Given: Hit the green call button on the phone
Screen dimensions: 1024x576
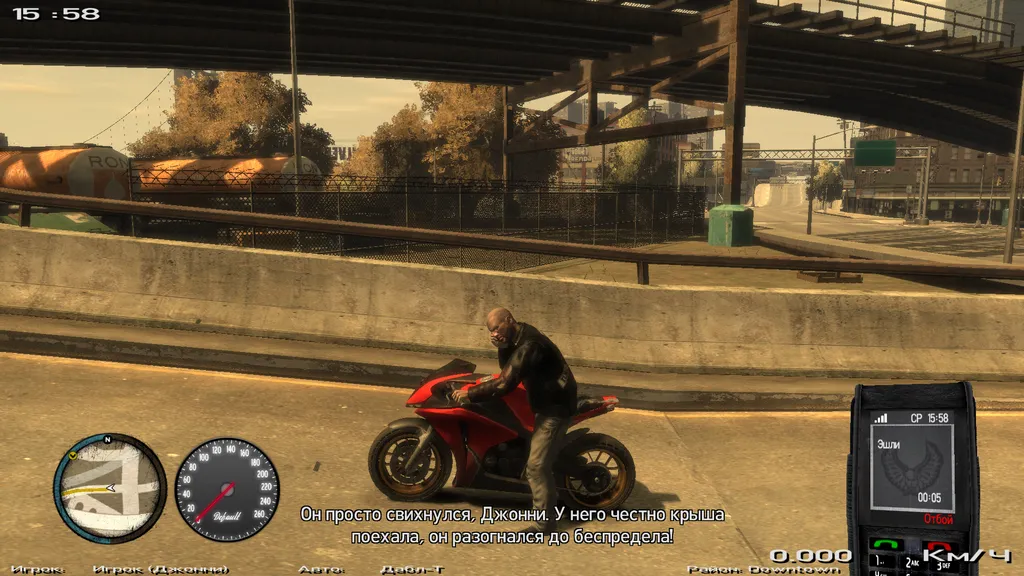Looking at the screenshot, I should (x=885, y=545).
